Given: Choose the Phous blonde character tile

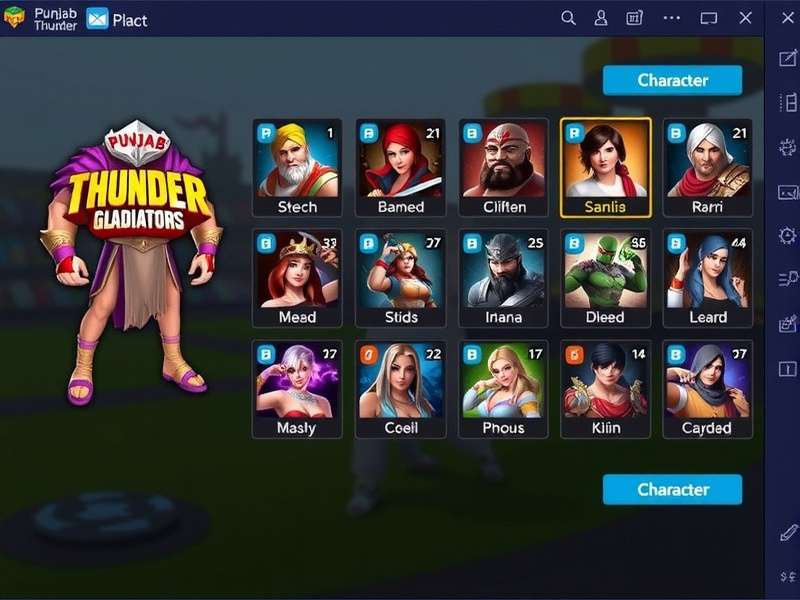Looking at the screenshot, I should click(503, 388).
